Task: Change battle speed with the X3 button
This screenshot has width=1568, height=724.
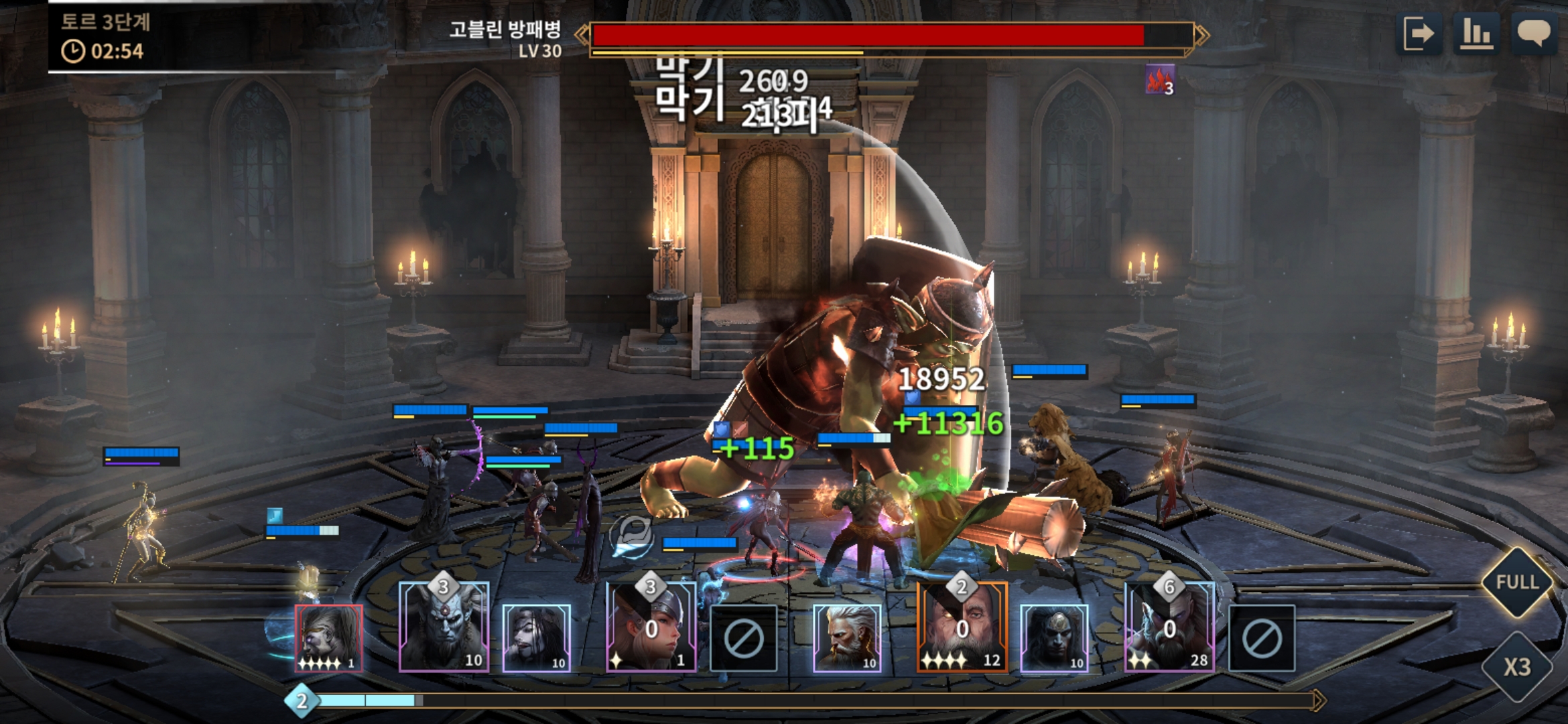Action: click(x=1517, y=666)
